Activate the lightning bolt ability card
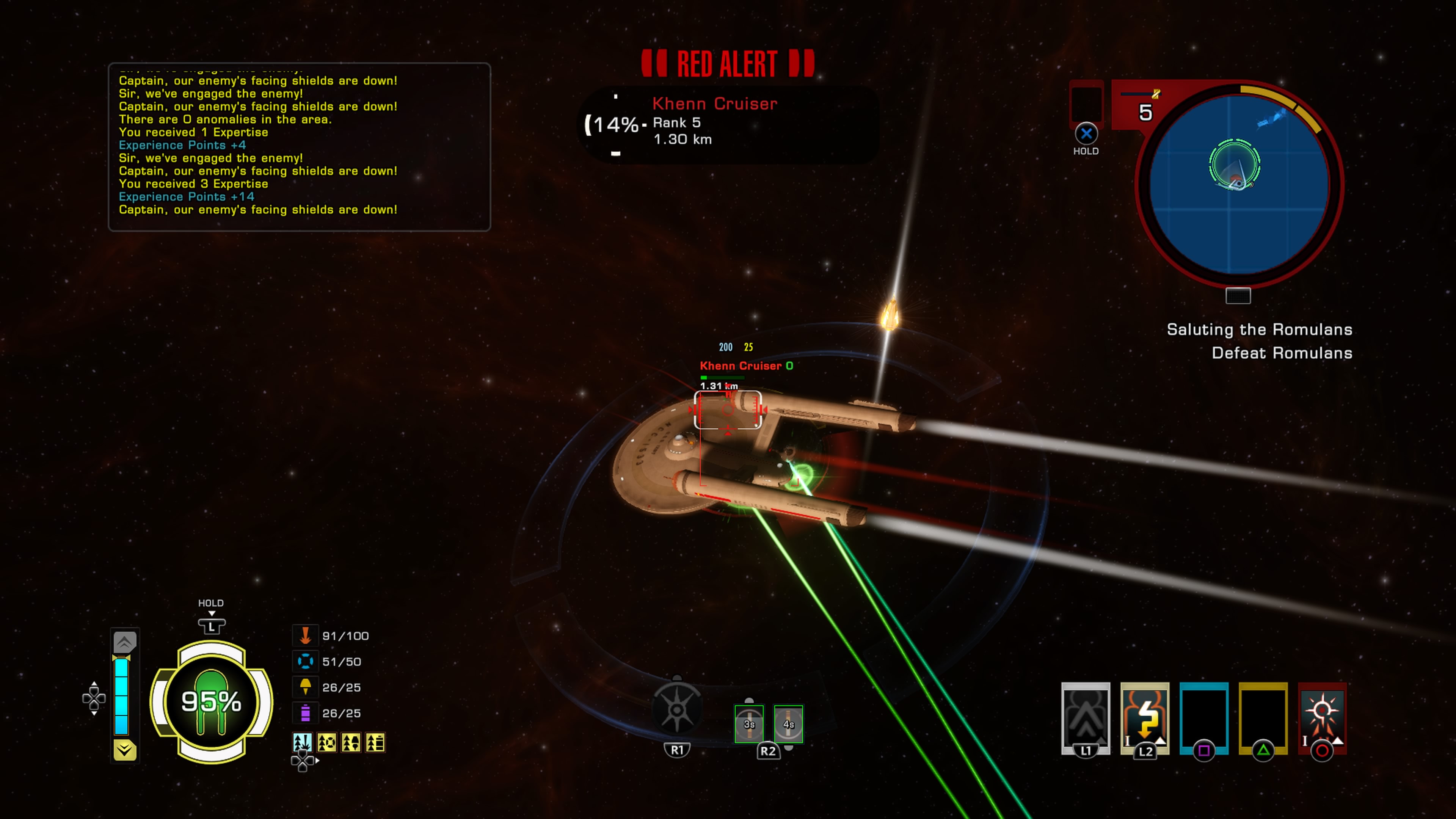Screen dimensions: 1456x819 point(1145,718)
